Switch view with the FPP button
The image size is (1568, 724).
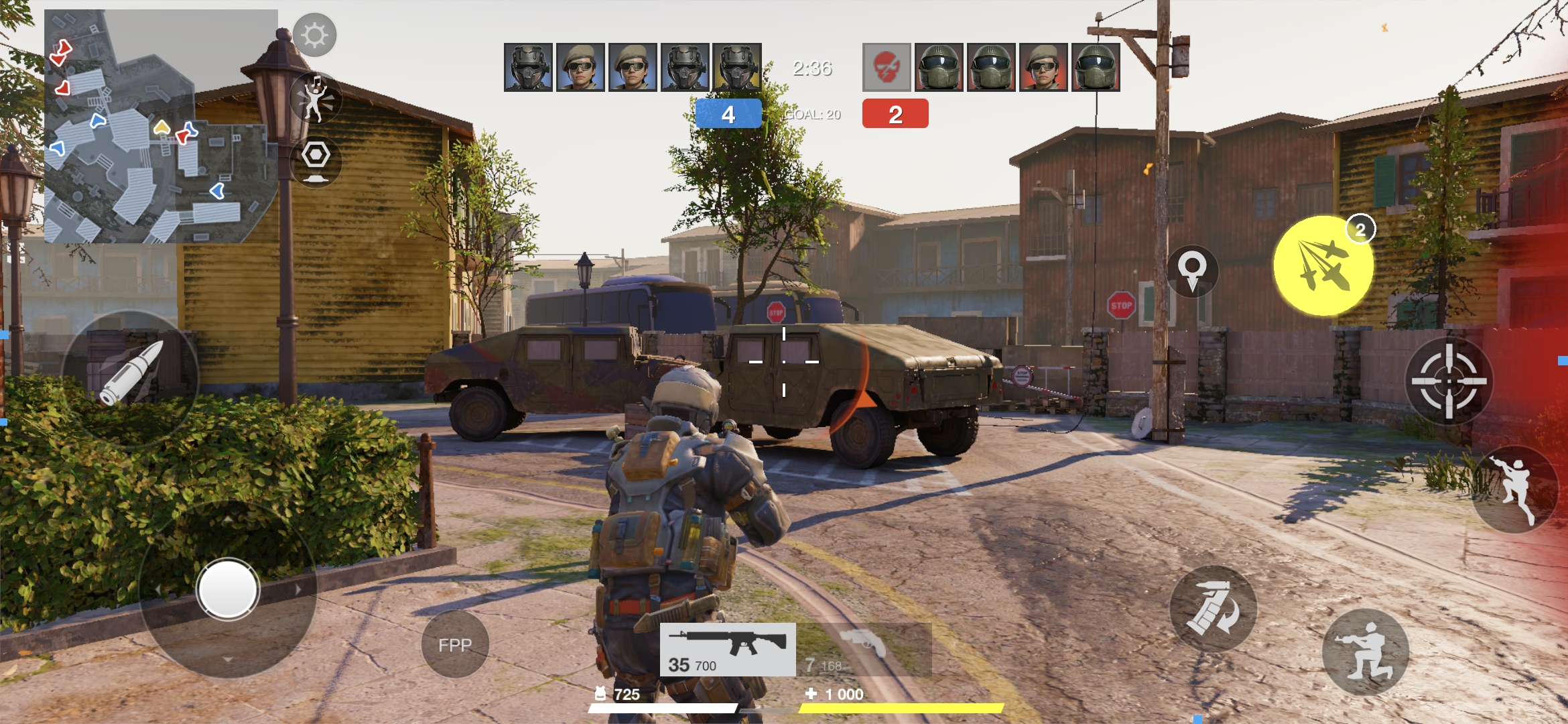(455, 644)
